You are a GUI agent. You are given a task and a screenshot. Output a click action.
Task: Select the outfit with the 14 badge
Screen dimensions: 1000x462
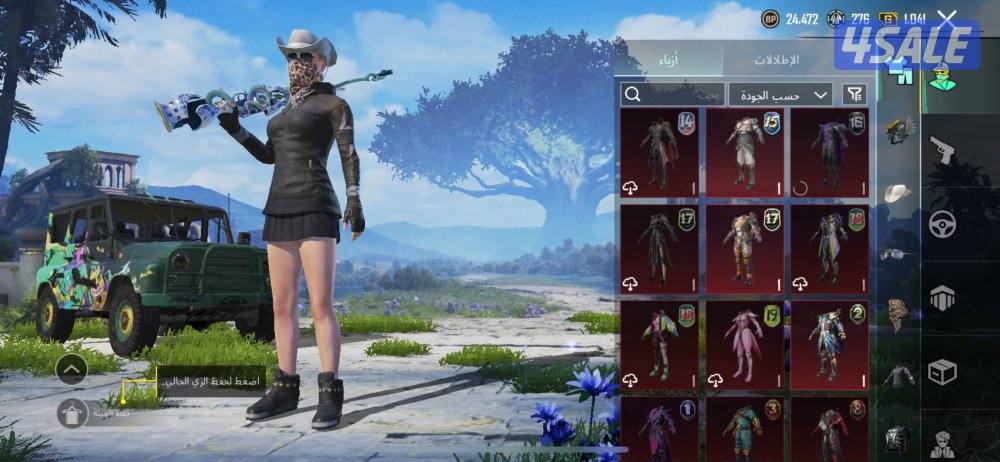click(x=659, y=152)
